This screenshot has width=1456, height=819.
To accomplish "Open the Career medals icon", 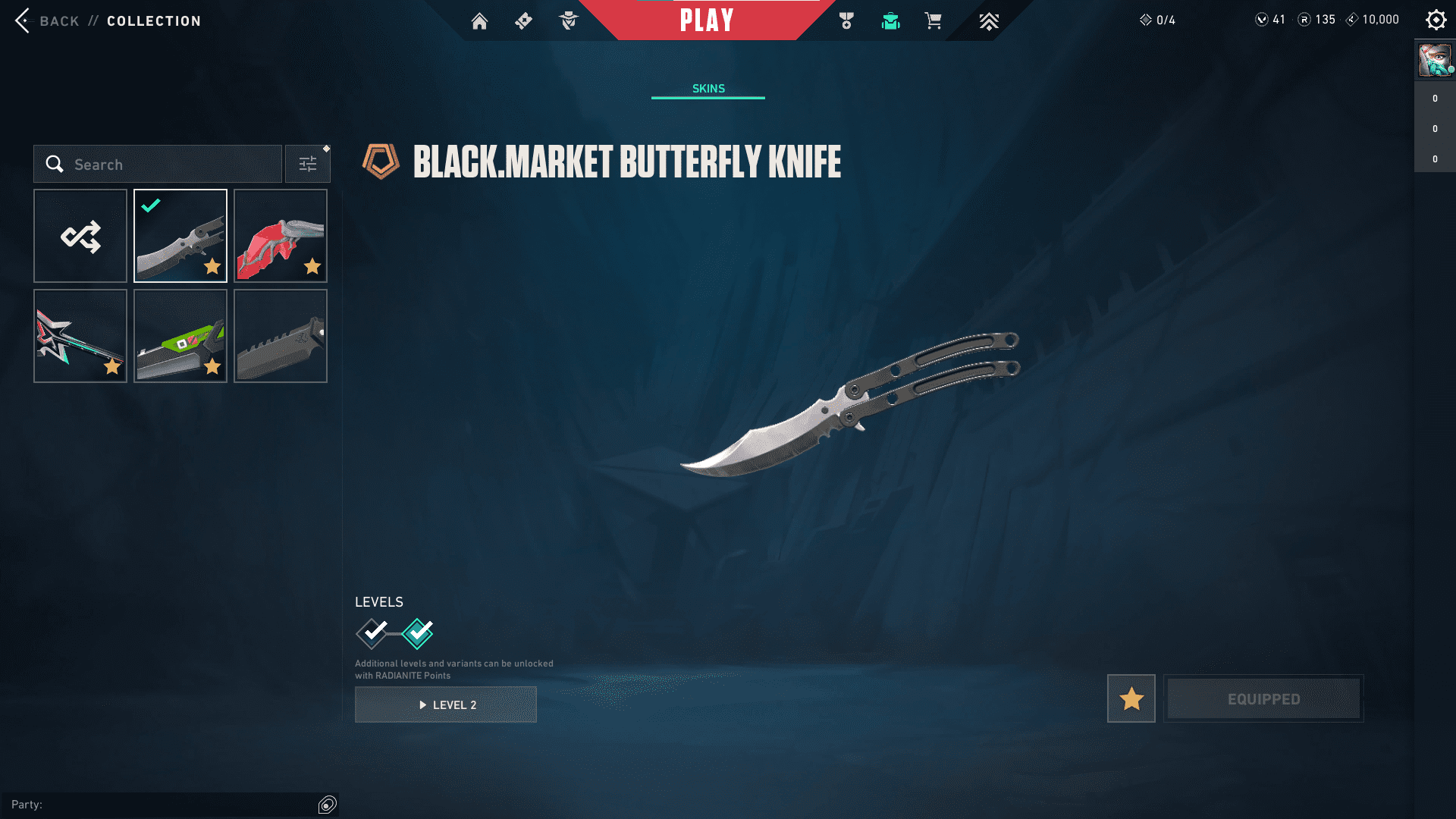I will coord(847,20).
